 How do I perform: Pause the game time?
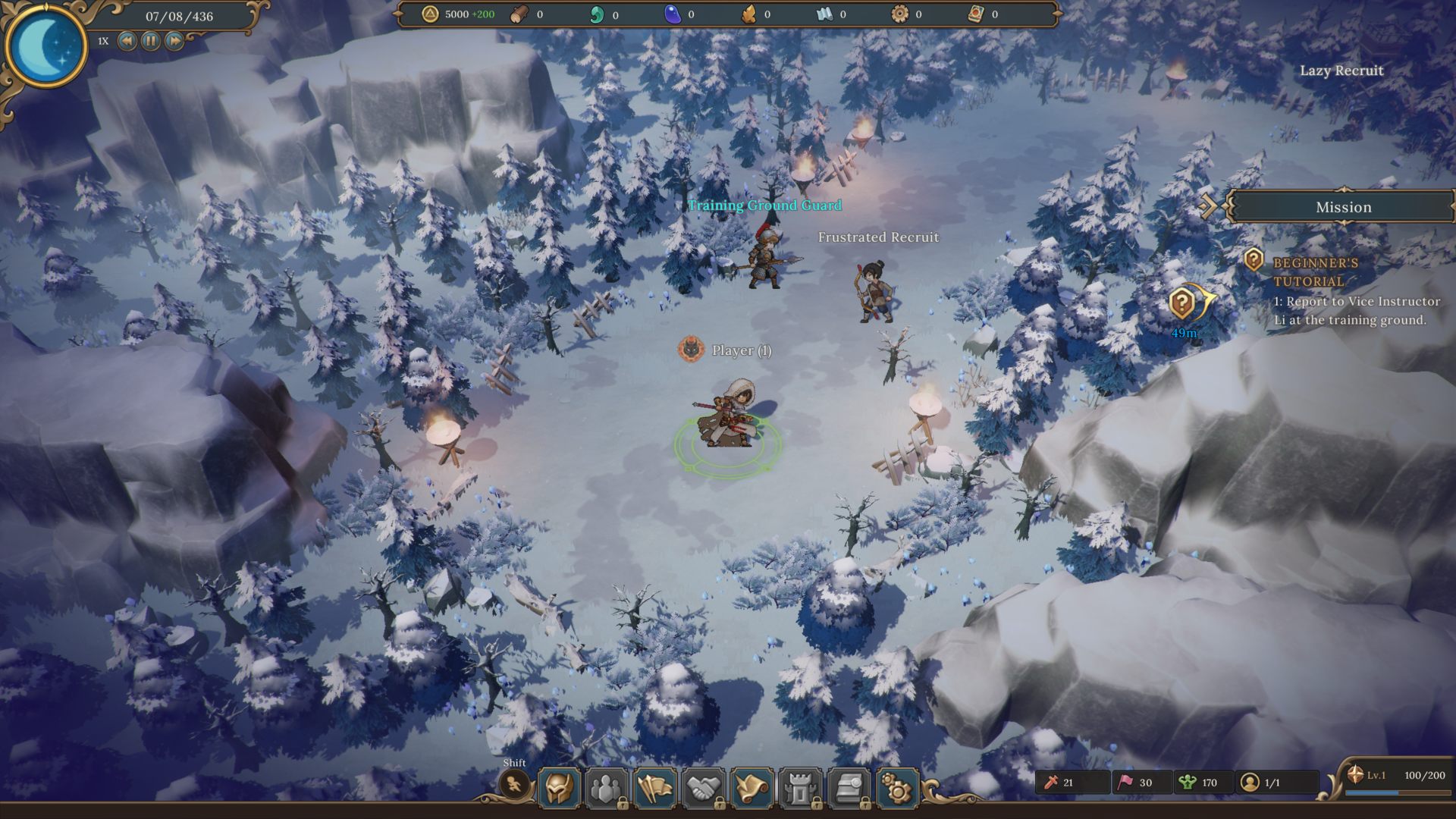[x=151, y=41]
